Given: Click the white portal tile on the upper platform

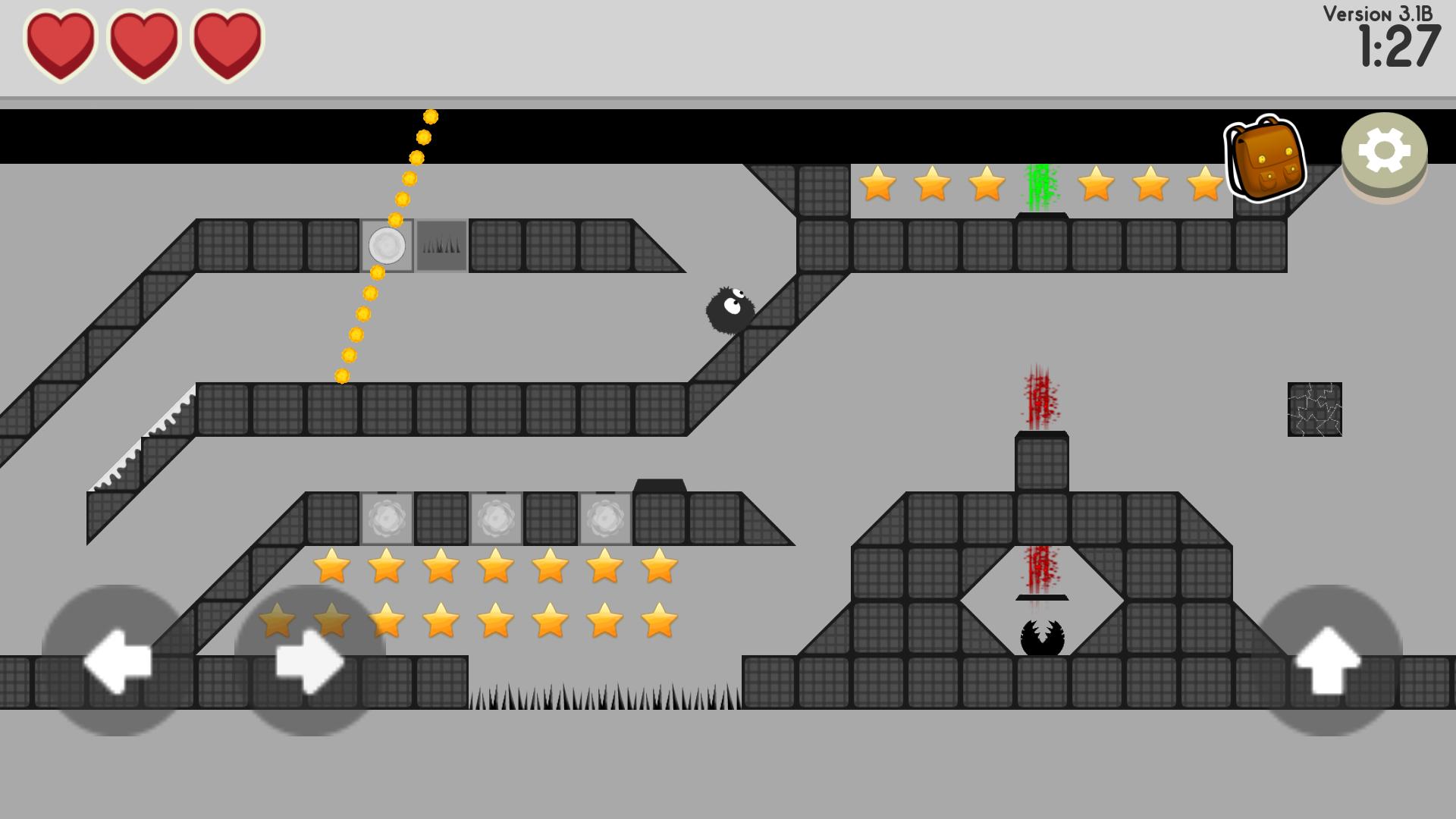Looking at the screenshot, I should pyautogui.click(x=388, y=246).
